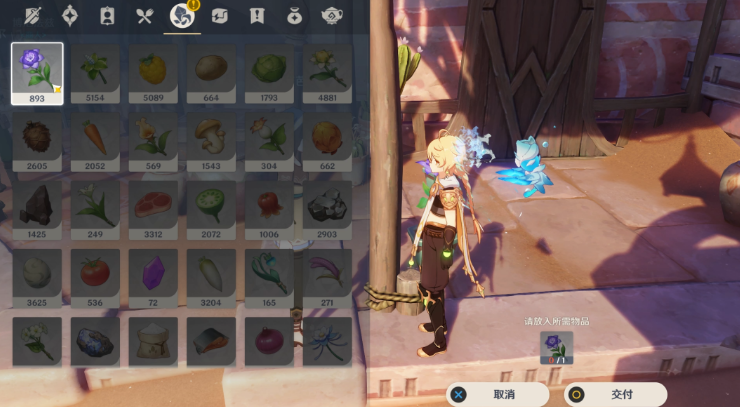The height and width of the screenshot is (407, 740).
Task: Click the required flower slot showing 0/1
Action: pyautogui.click(x=557, y=347)
